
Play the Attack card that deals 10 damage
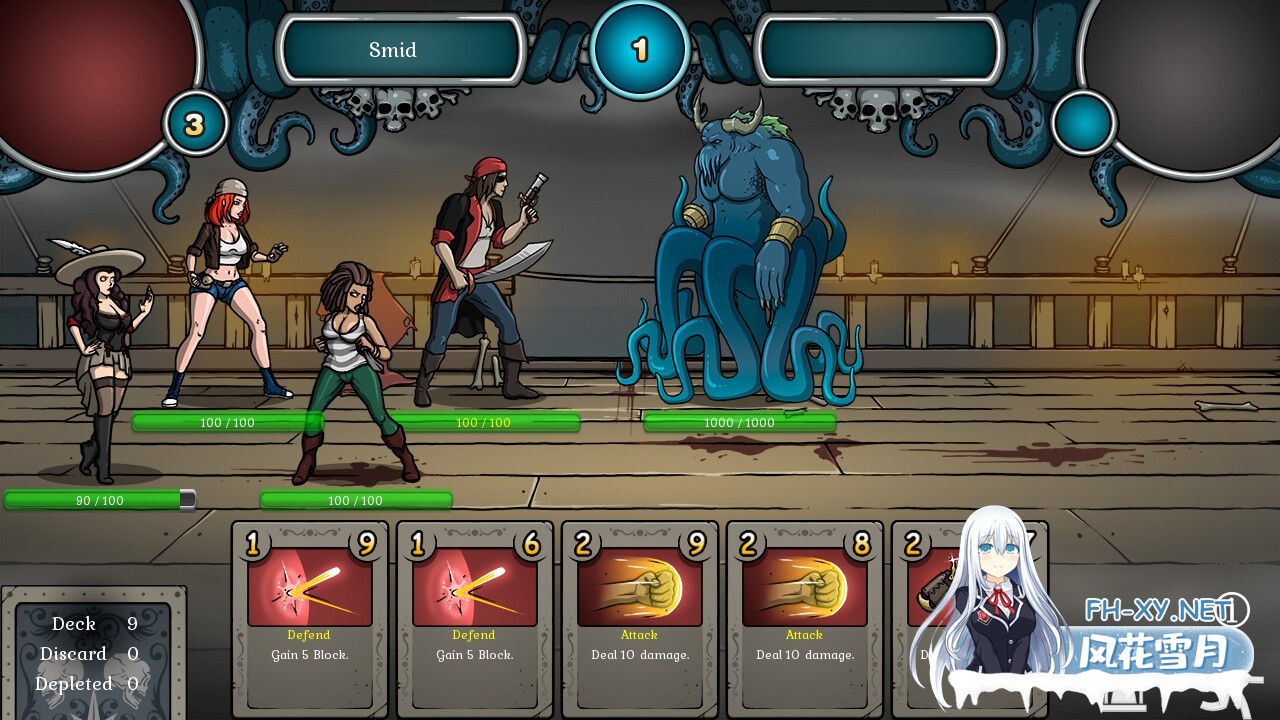pos(638,620)
